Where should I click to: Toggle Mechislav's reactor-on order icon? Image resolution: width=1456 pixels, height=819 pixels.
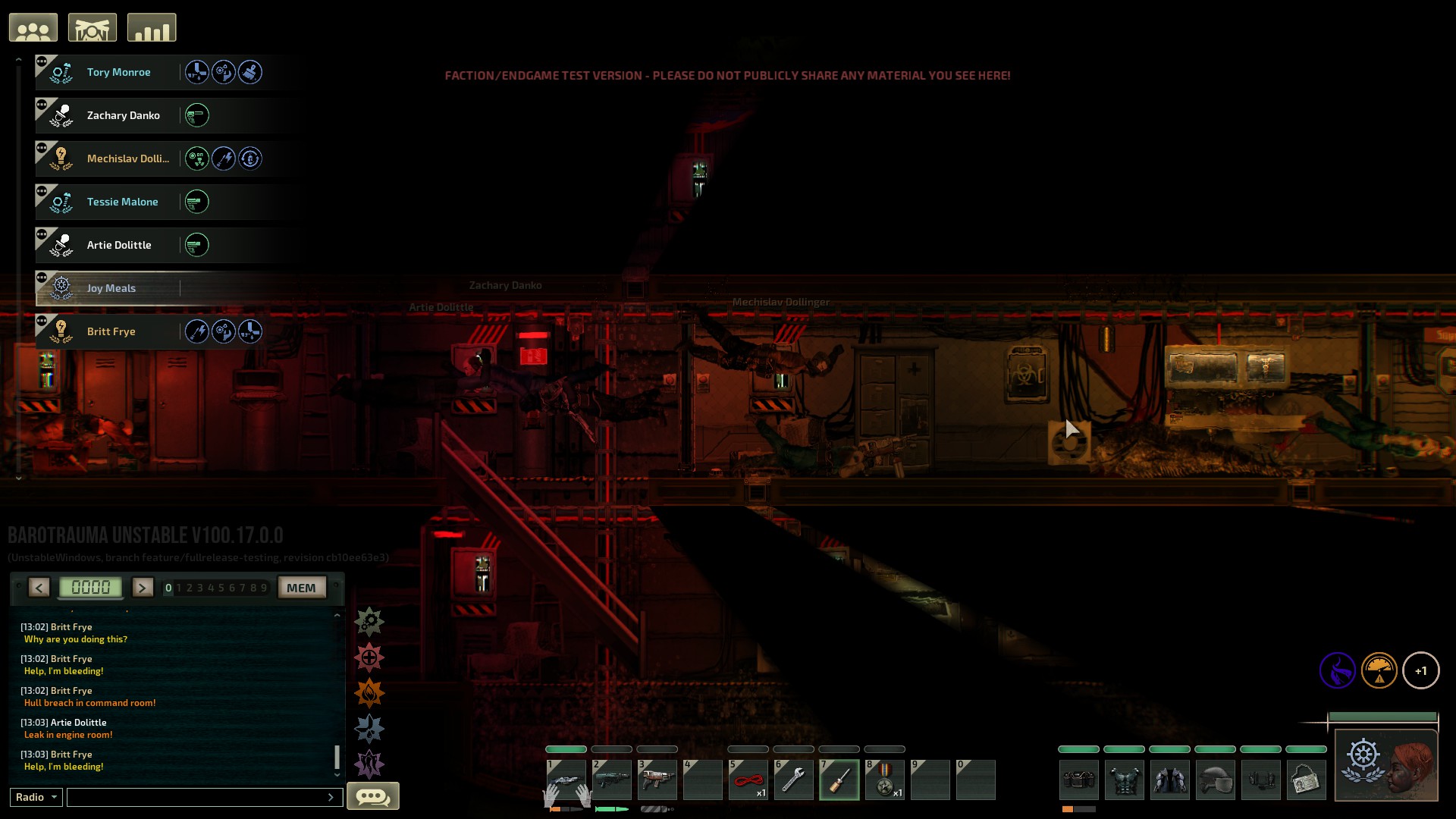click(197, 158)
